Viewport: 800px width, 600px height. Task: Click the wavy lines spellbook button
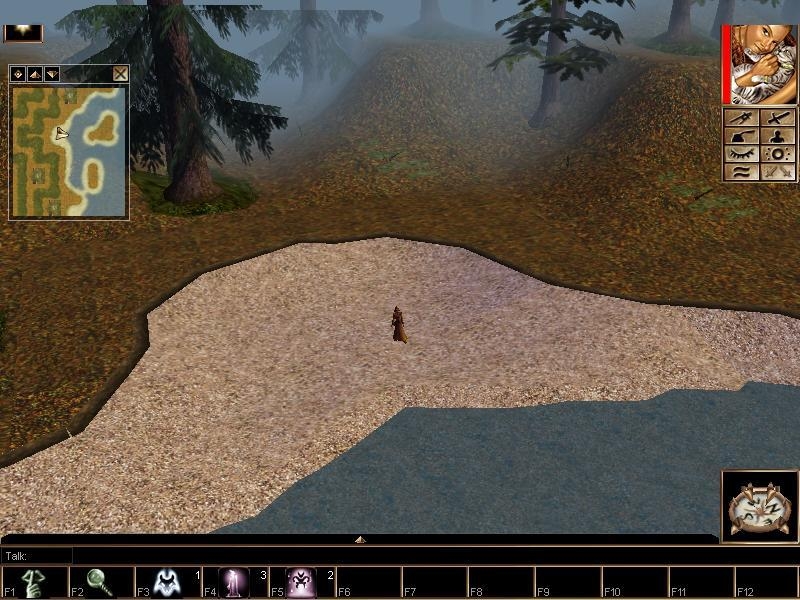coord(741,172)
